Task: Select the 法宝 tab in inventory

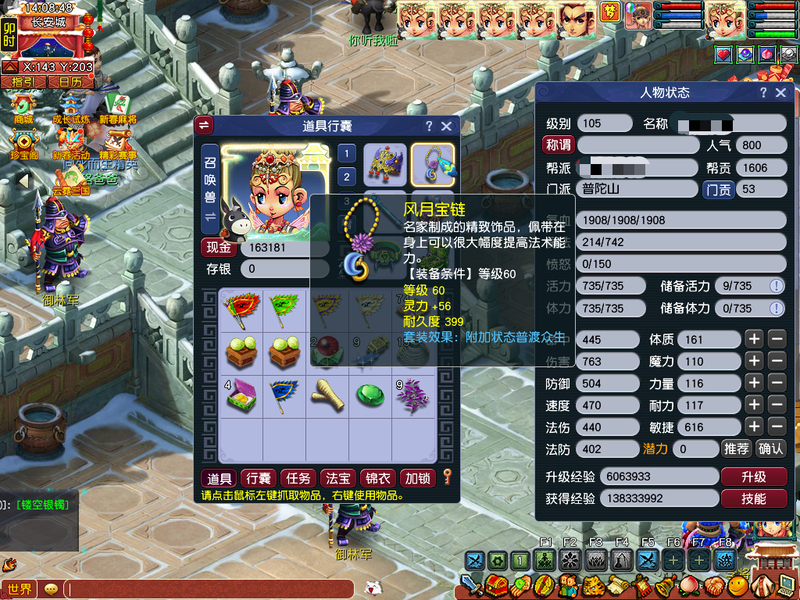Action: (x=337, y=478)
